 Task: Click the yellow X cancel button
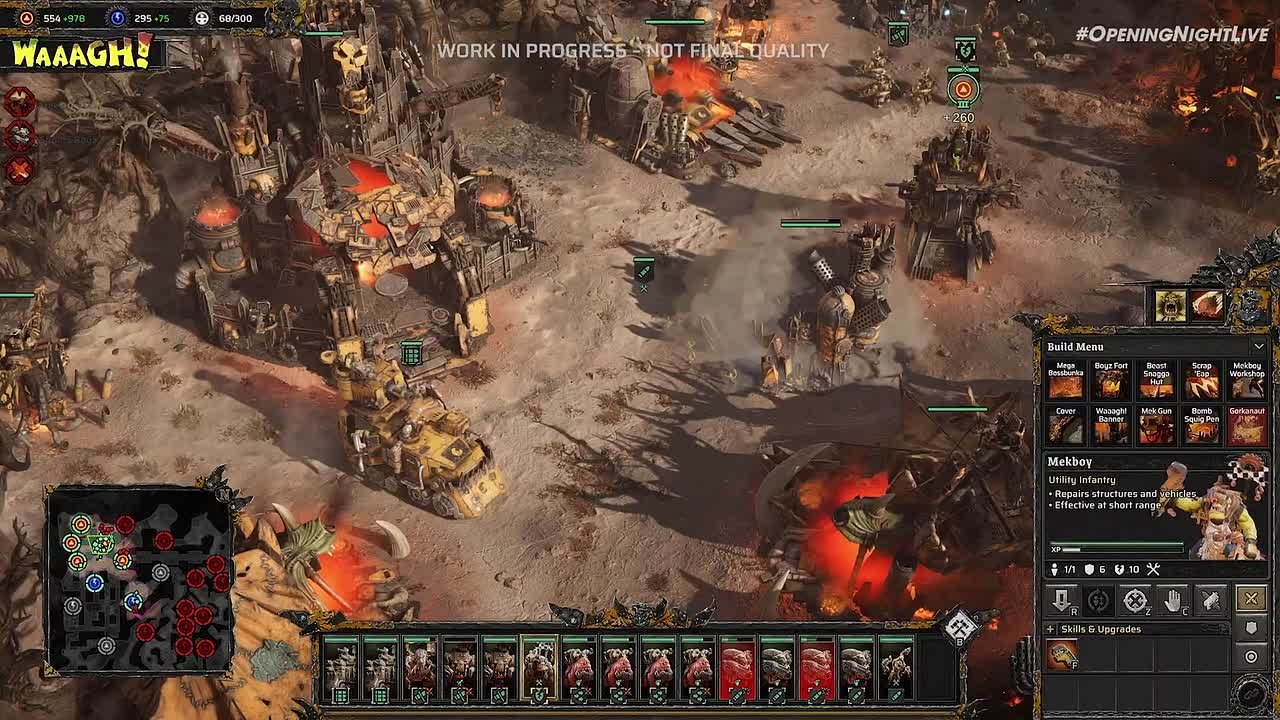[1251, 599]
